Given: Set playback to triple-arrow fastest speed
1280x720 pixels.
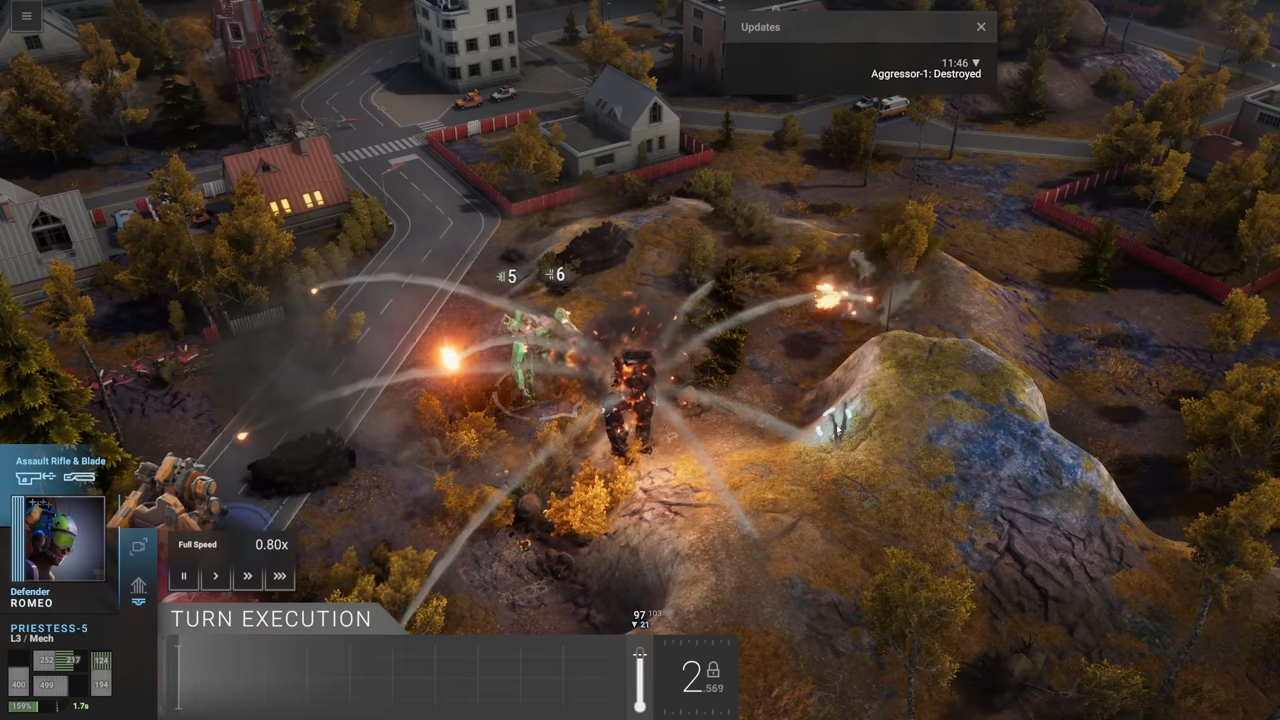Looking at the screenshot, I should tap(279, 576).
